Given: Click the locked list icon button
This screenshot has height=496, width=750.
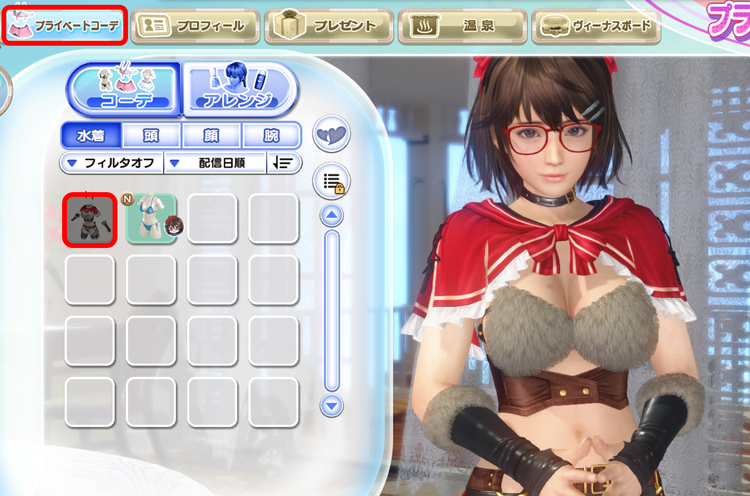Looking at the screenshot, I should tap(331, 181).
